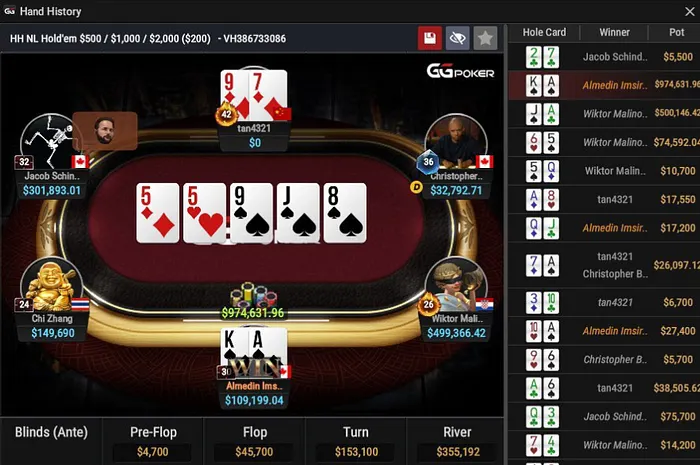Show the Blinds (Ante) street
The width and height of the screenshot is (700, 465).
tap(50, 441)
